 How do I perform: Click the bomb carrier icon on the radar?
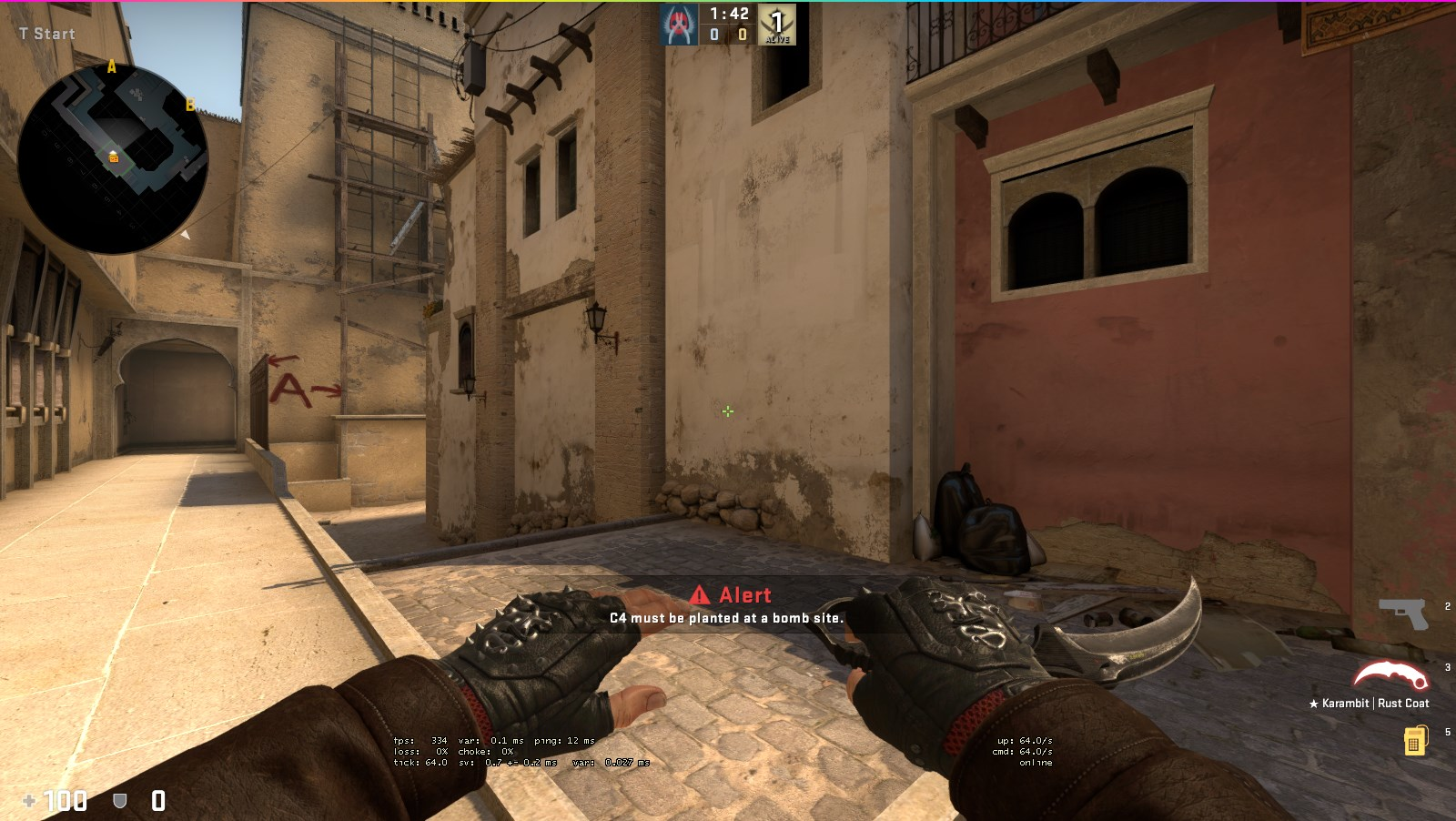coord(113,157)
